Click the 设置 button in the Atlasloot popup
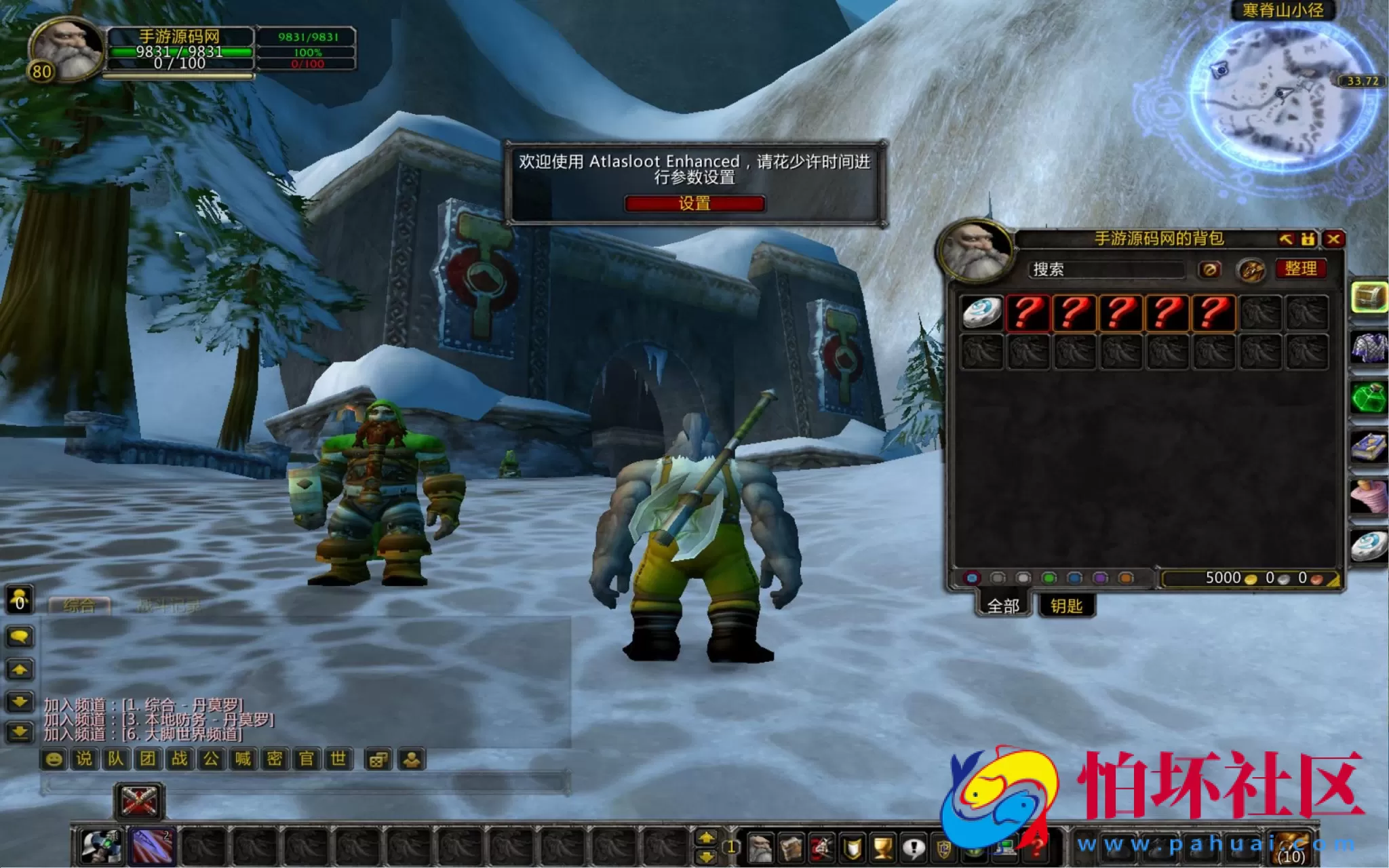Image resolution: width=1389 pixels, height=868 pixels. pyautogui.click(x=695, y=204)
